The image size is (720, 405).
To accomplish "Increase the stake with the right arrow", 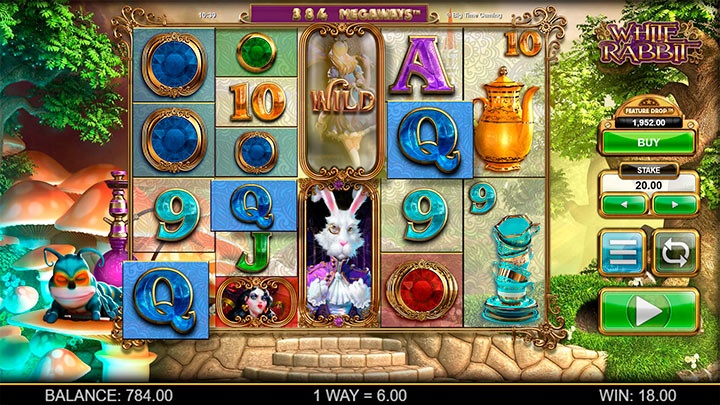I will click(x=672, y=204).
